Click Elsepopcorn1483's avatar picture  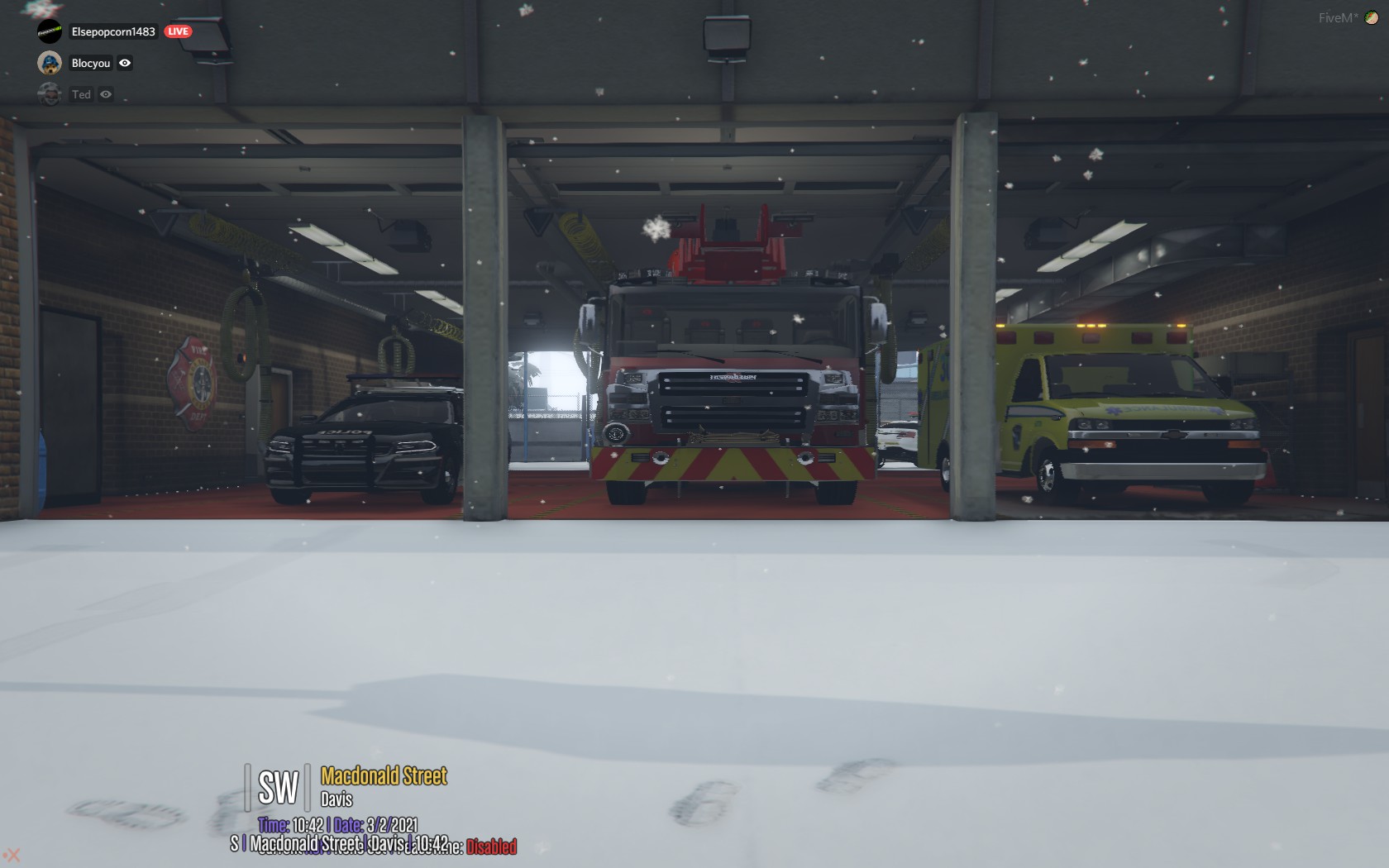[50, 31]
